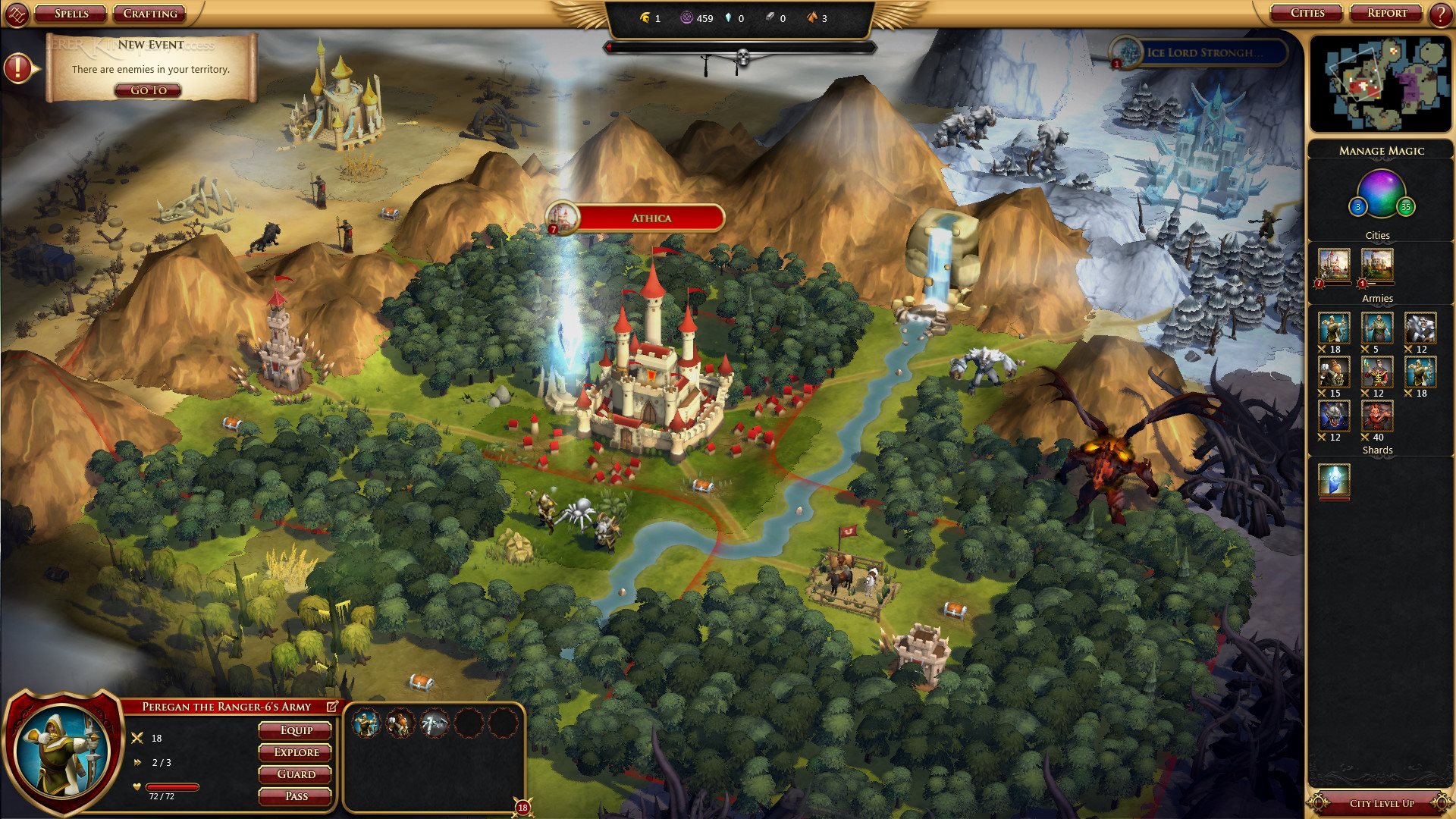The image size is (1456, 819).
Task: Equip Peregan the Ranger's army
Action: (296, 730)
